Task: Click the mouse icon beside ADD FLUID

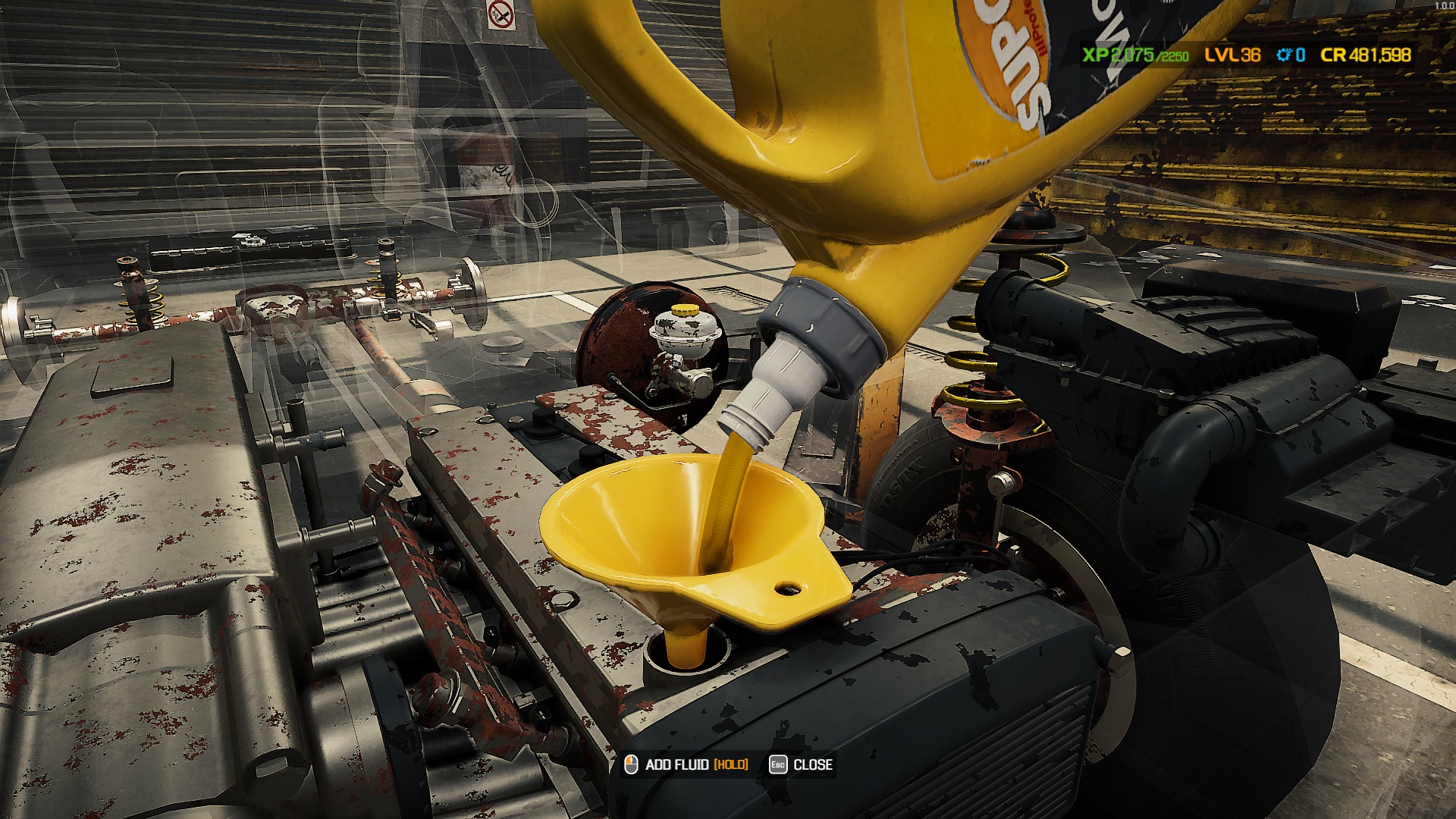Action: pyautogui.click(x=629, y=766)
